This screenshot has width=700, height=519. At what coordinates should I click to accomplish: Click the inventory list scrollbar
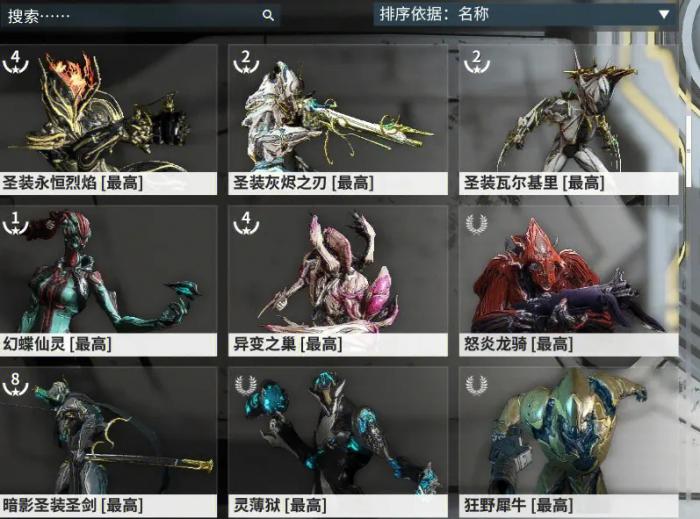click(688, 150)
